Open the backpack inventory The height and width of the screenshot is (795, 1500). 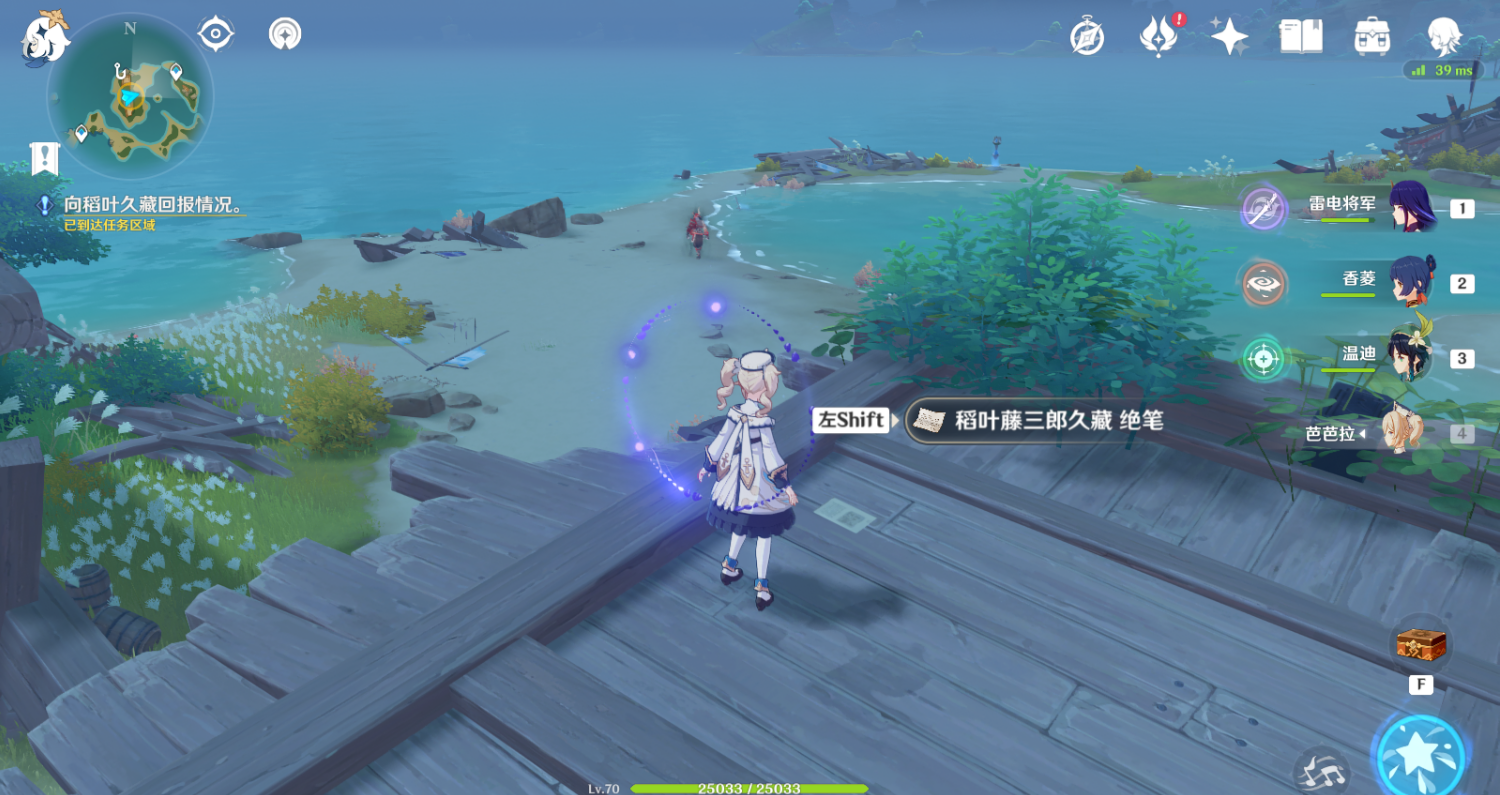pos(1372,36)
